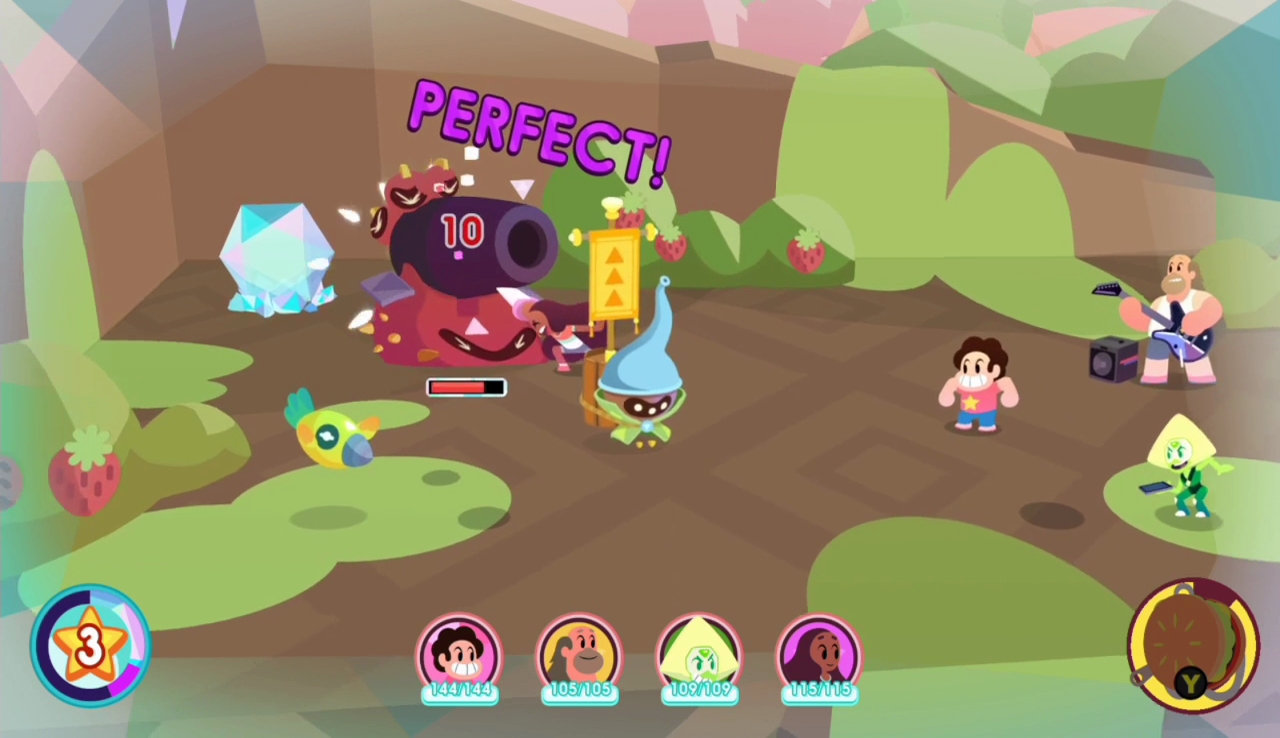Viewport: 1280px width, 738px height.
Task: Select Steven's party portrait
Action: click(x=459, y=655)
